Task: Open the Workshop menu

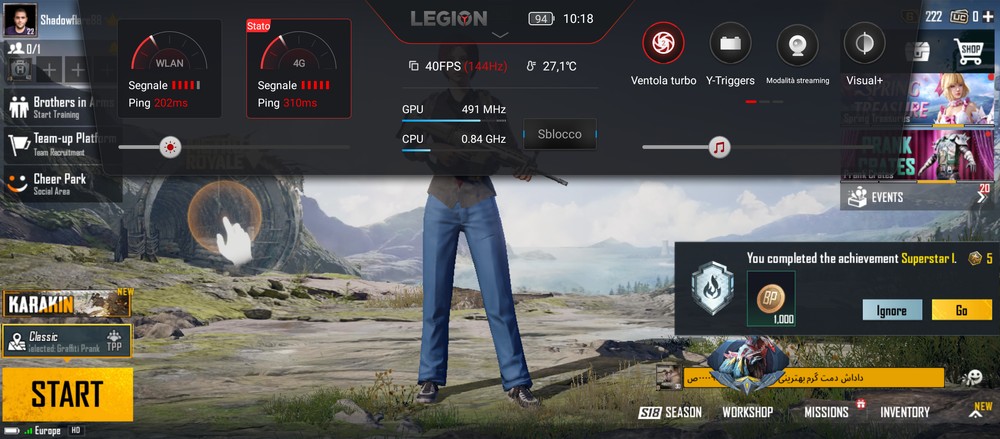Action: tap(747, 412)
